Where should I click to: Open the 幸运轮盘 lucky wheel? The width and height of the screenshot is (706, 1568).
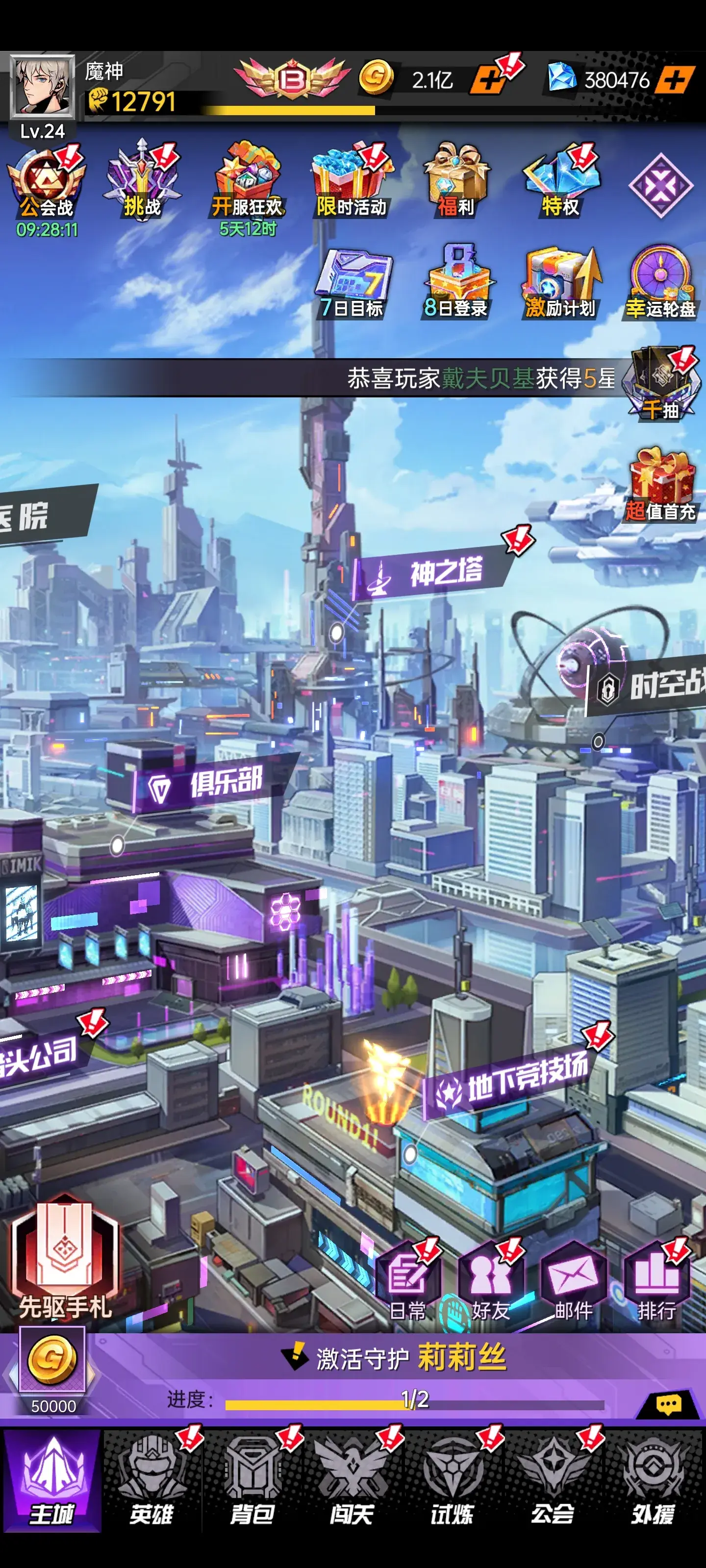660,284
